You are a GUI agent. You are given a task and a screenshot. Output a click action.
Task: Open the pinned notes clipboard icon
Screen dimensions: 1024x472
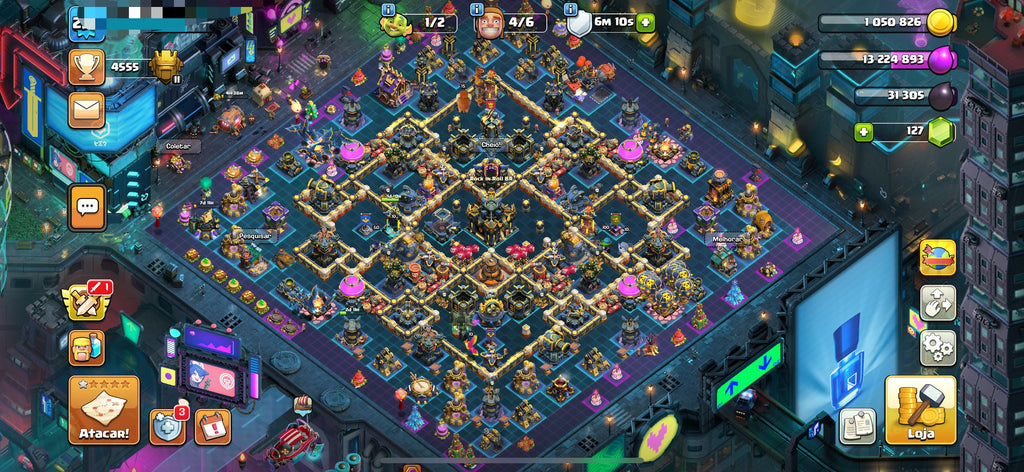click(857, 425)
